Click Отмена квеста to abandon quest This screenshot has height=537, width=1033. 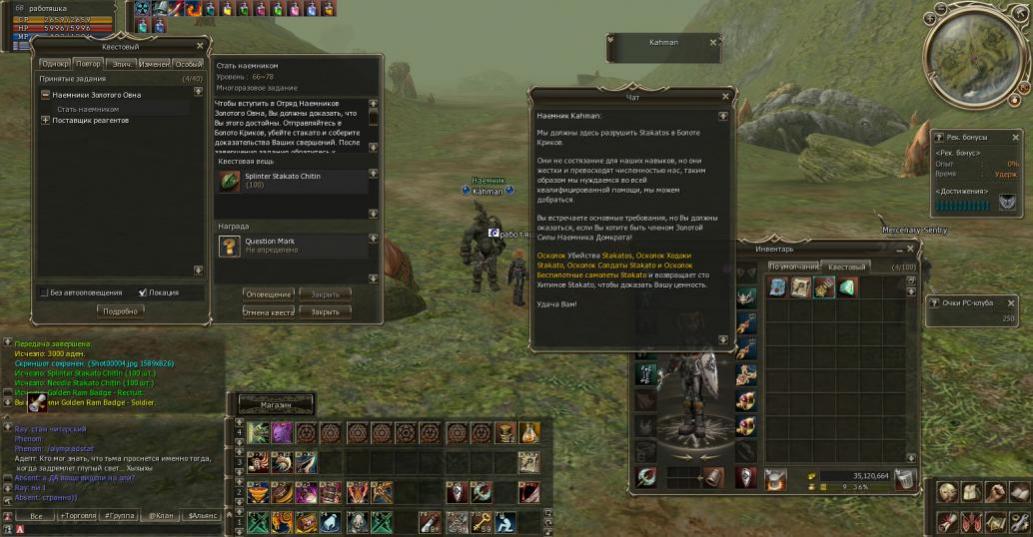[x=268, y=312]
